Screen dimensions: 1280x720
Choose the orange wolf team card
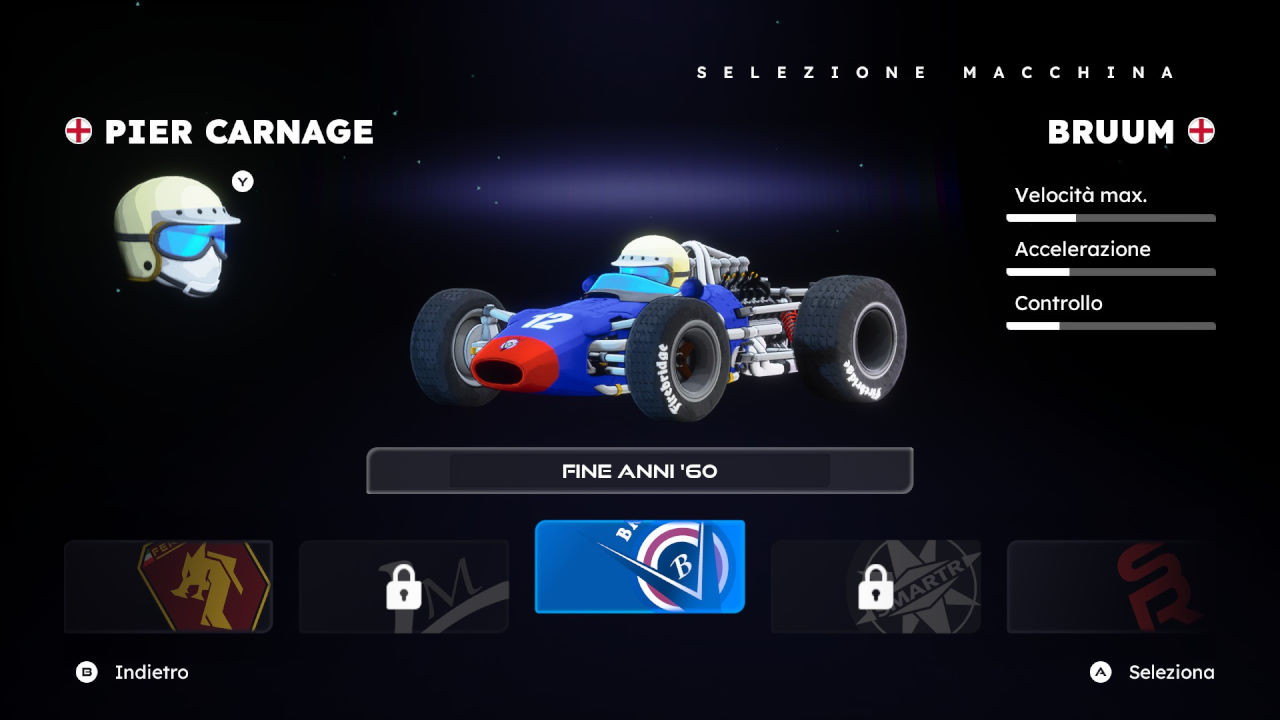pos(168,587)
